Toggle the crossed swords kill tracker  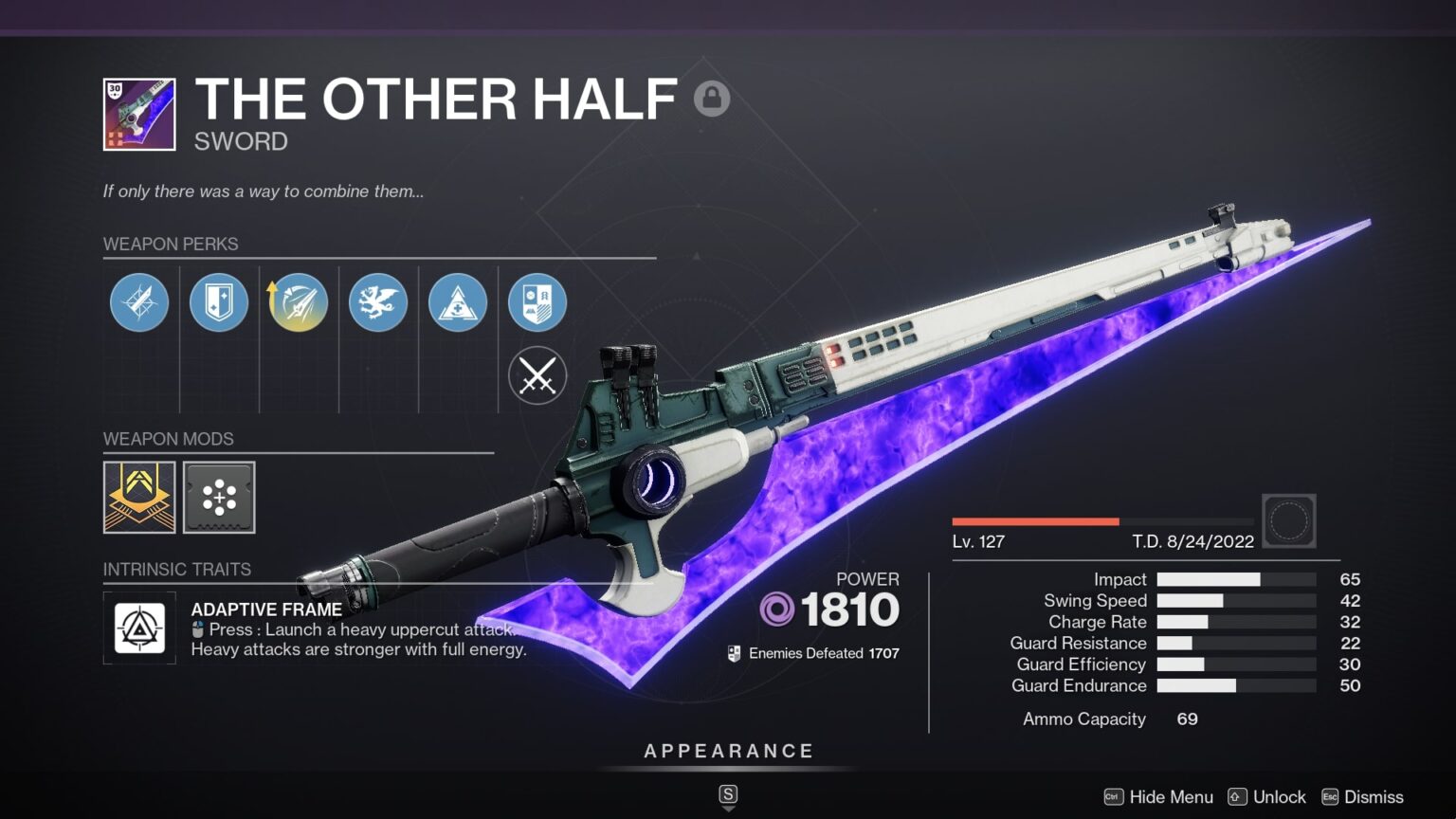pos(537,375)
